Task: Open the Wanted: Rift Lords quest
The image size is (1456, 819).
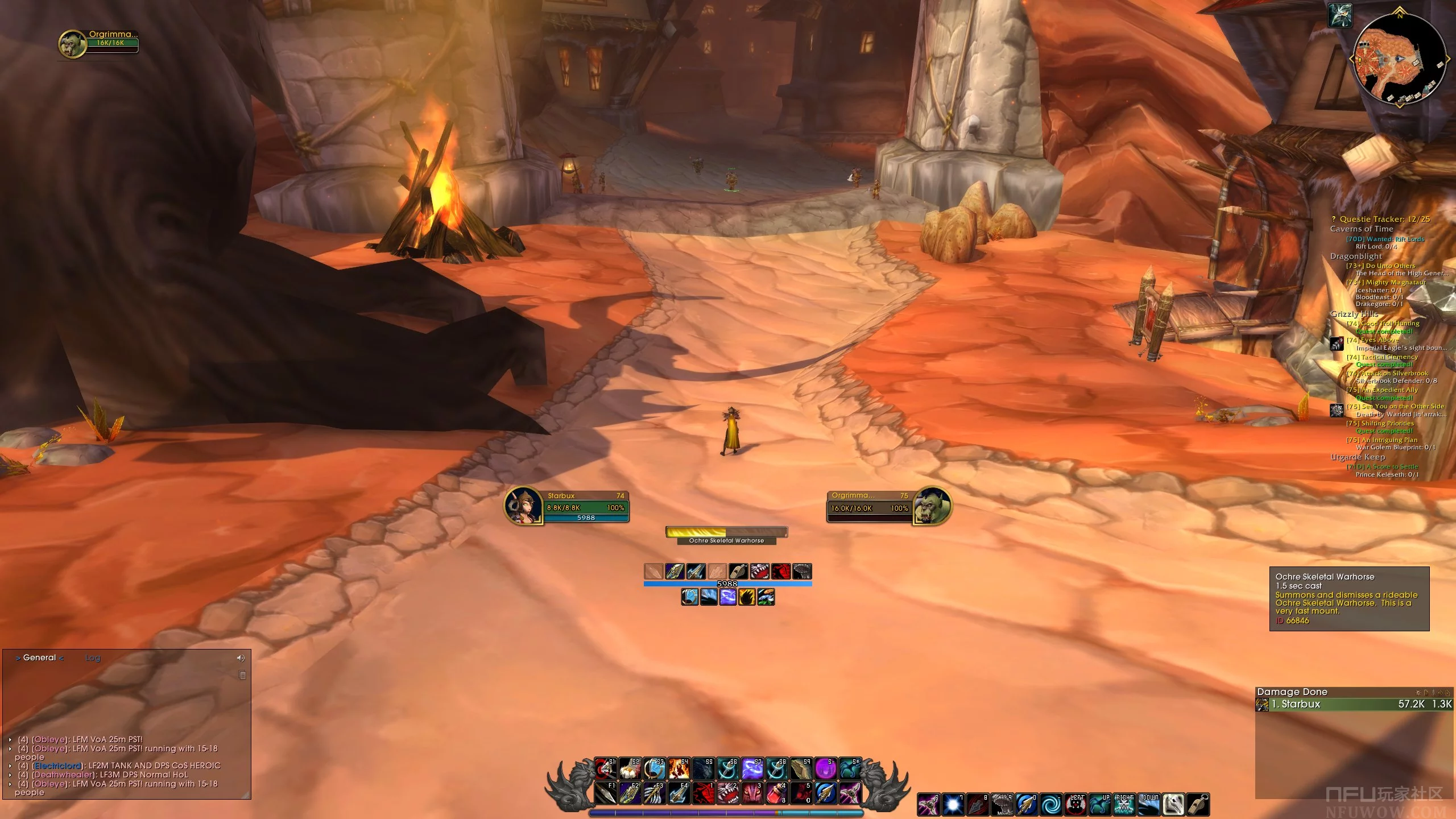Action: (1385, 239)
